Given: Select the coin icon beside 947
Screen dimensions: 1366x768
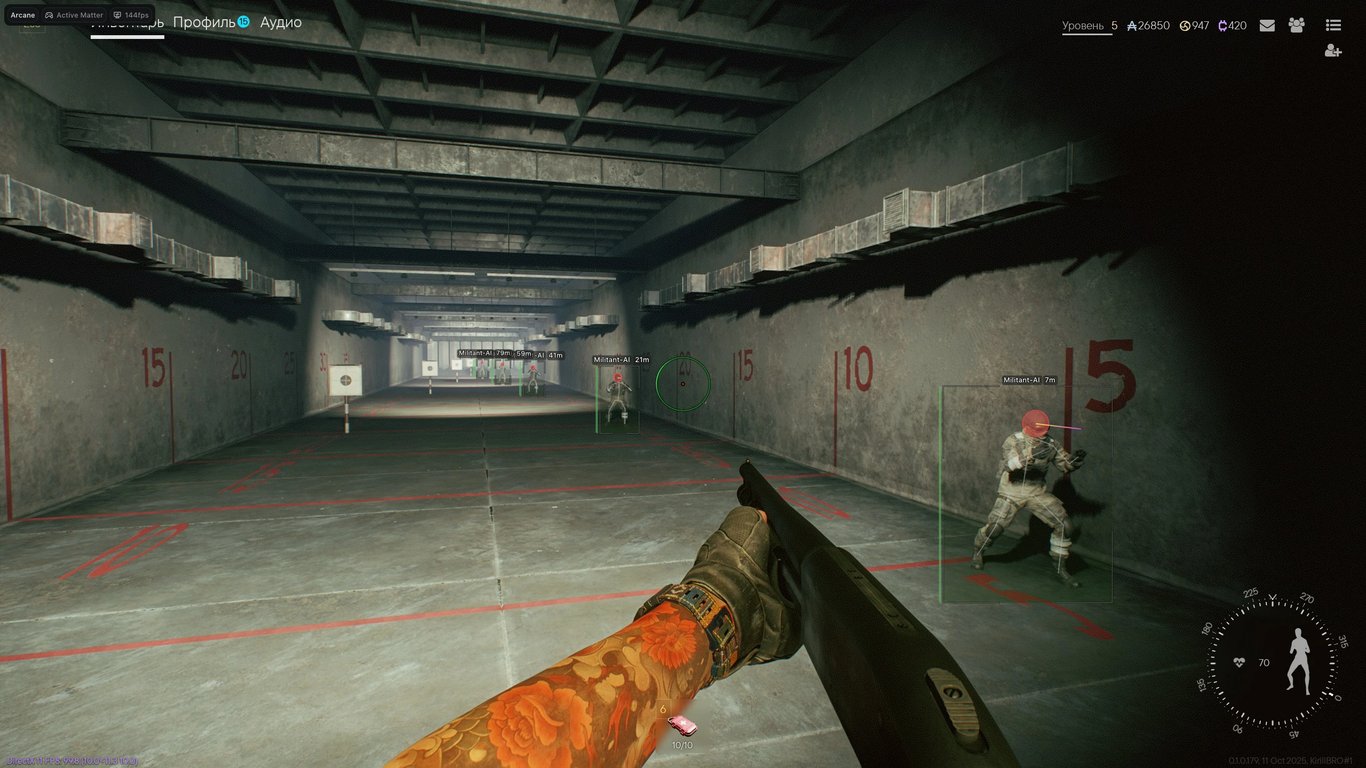Looking at the screenshot, I should tap(1185, 25).
